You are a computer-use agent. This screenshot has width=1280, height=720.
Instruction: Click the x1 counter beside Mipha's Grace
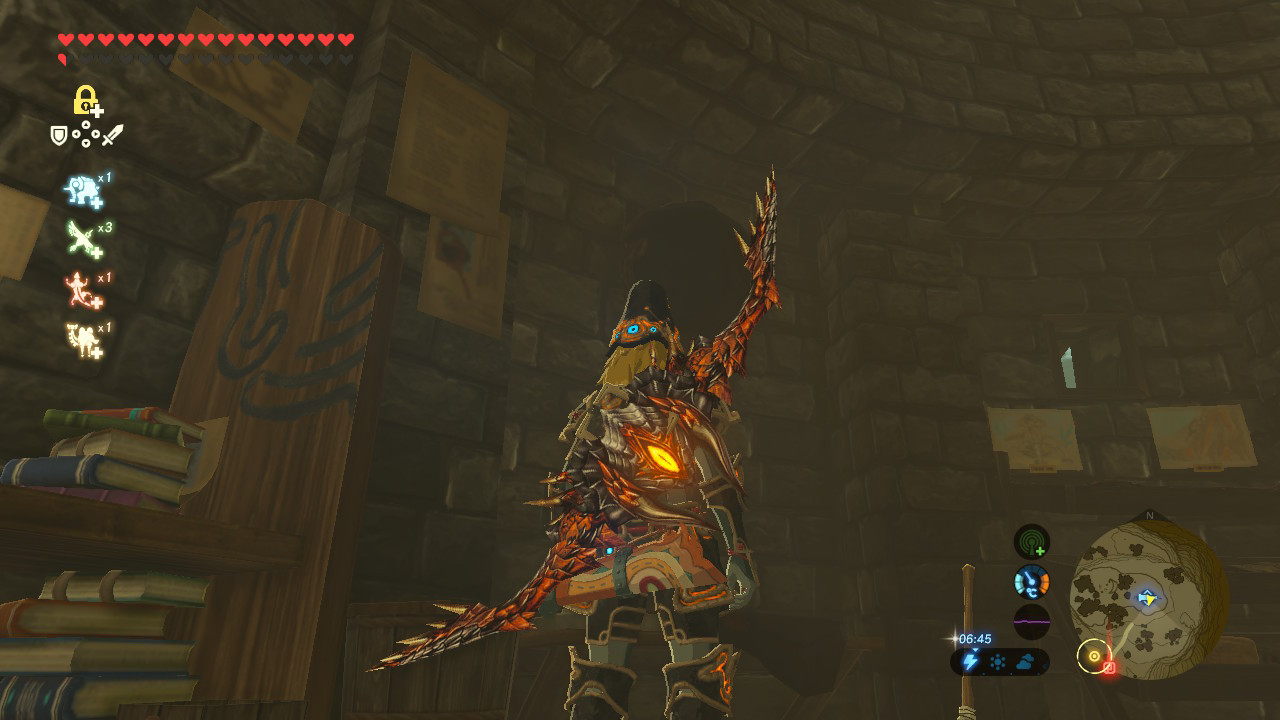[106, 176]
